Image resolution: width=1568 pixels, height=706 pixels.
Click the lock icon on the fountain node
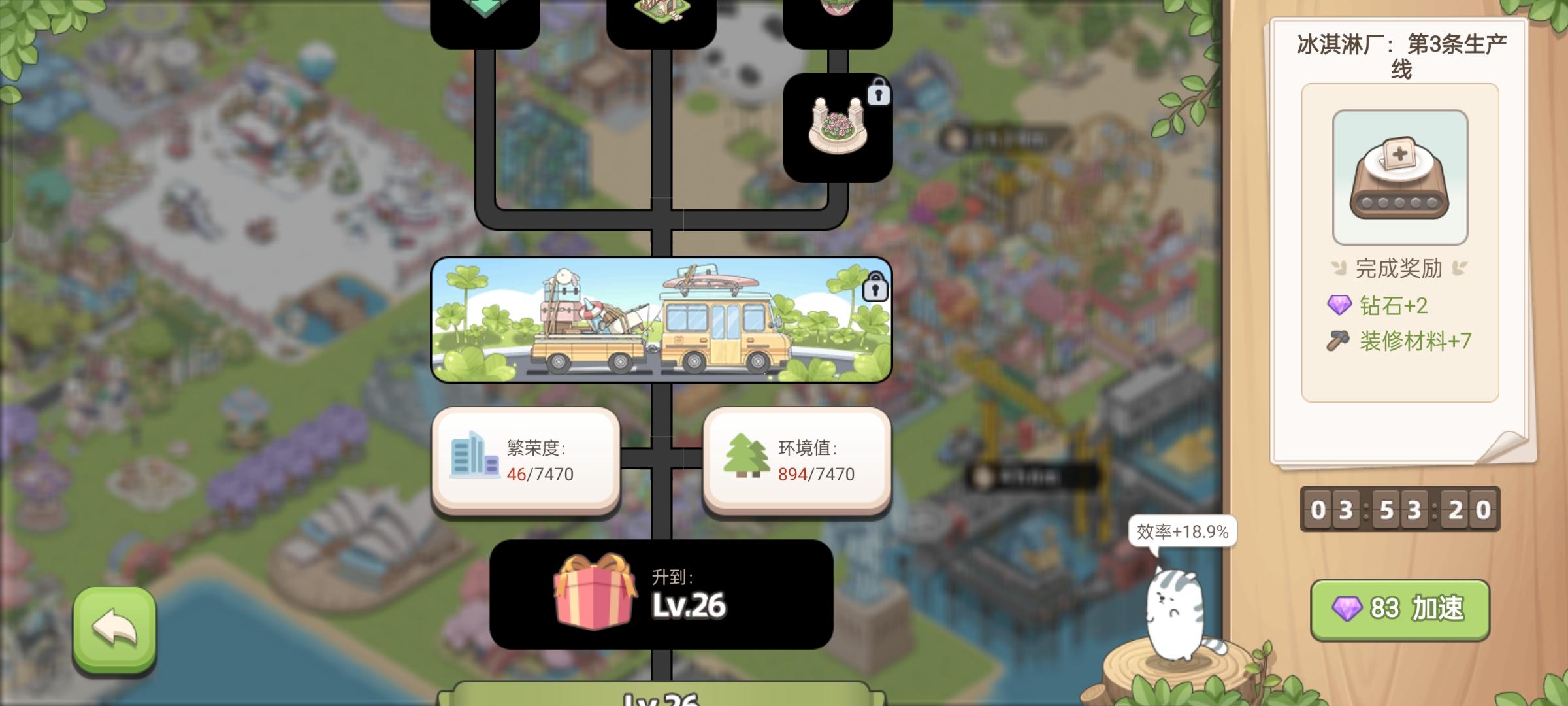click(879, 93)
